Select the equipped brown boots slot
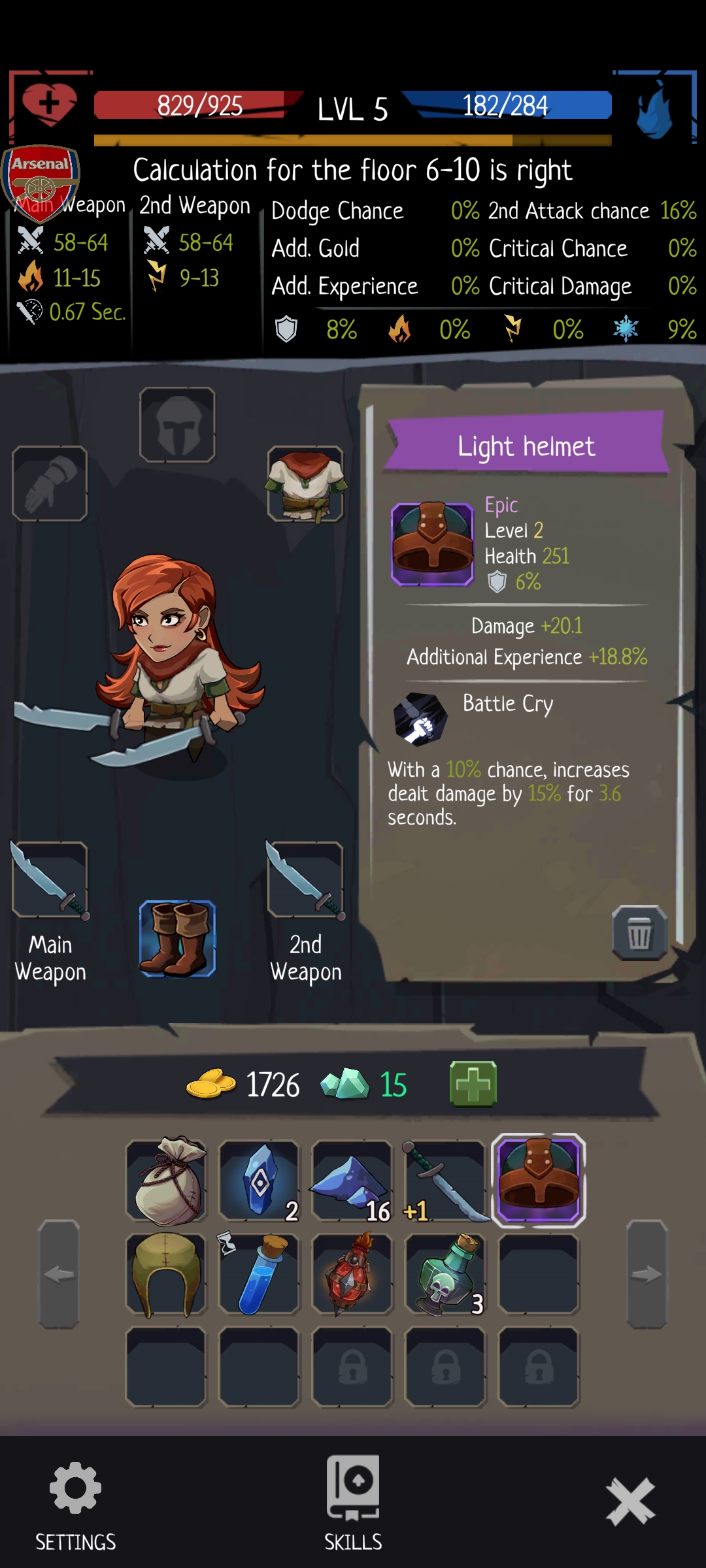Viewport: 706px width, 1568px height. (x=177, y=939)
